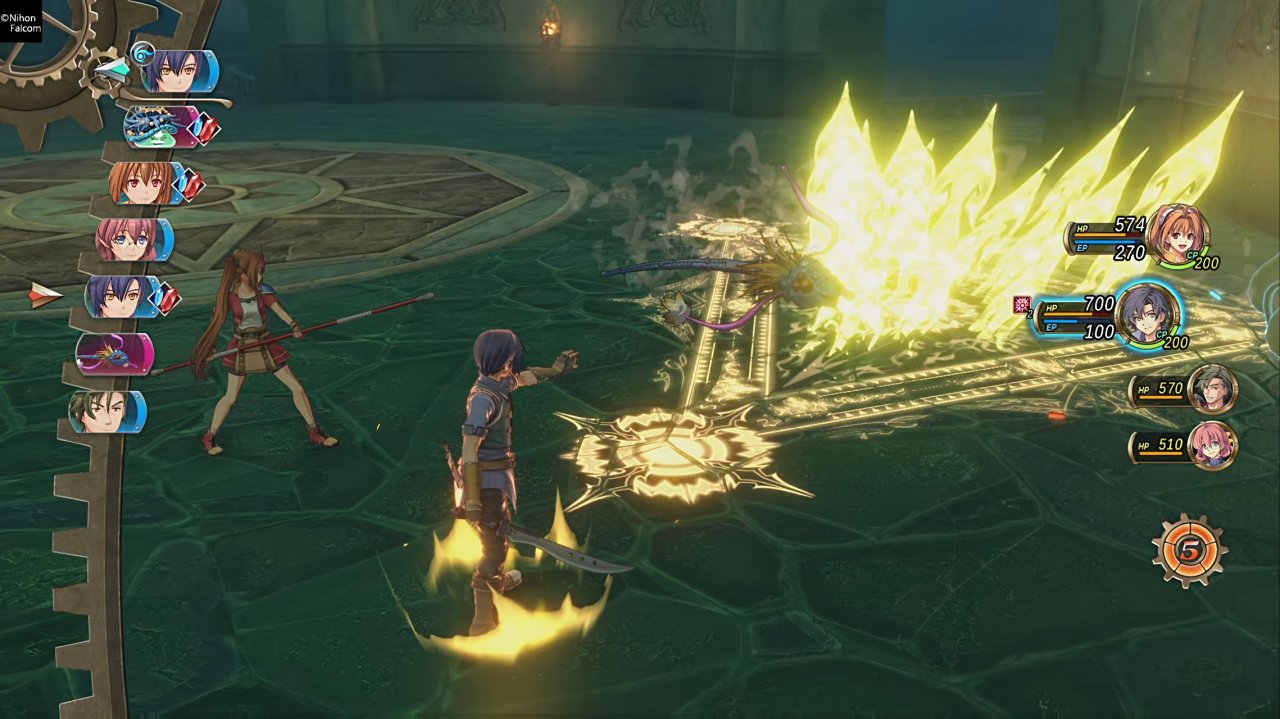Open Estelle's round party status portrait
The height and width of the screenshot is (719, 1280).
[x=1177, y=234]
